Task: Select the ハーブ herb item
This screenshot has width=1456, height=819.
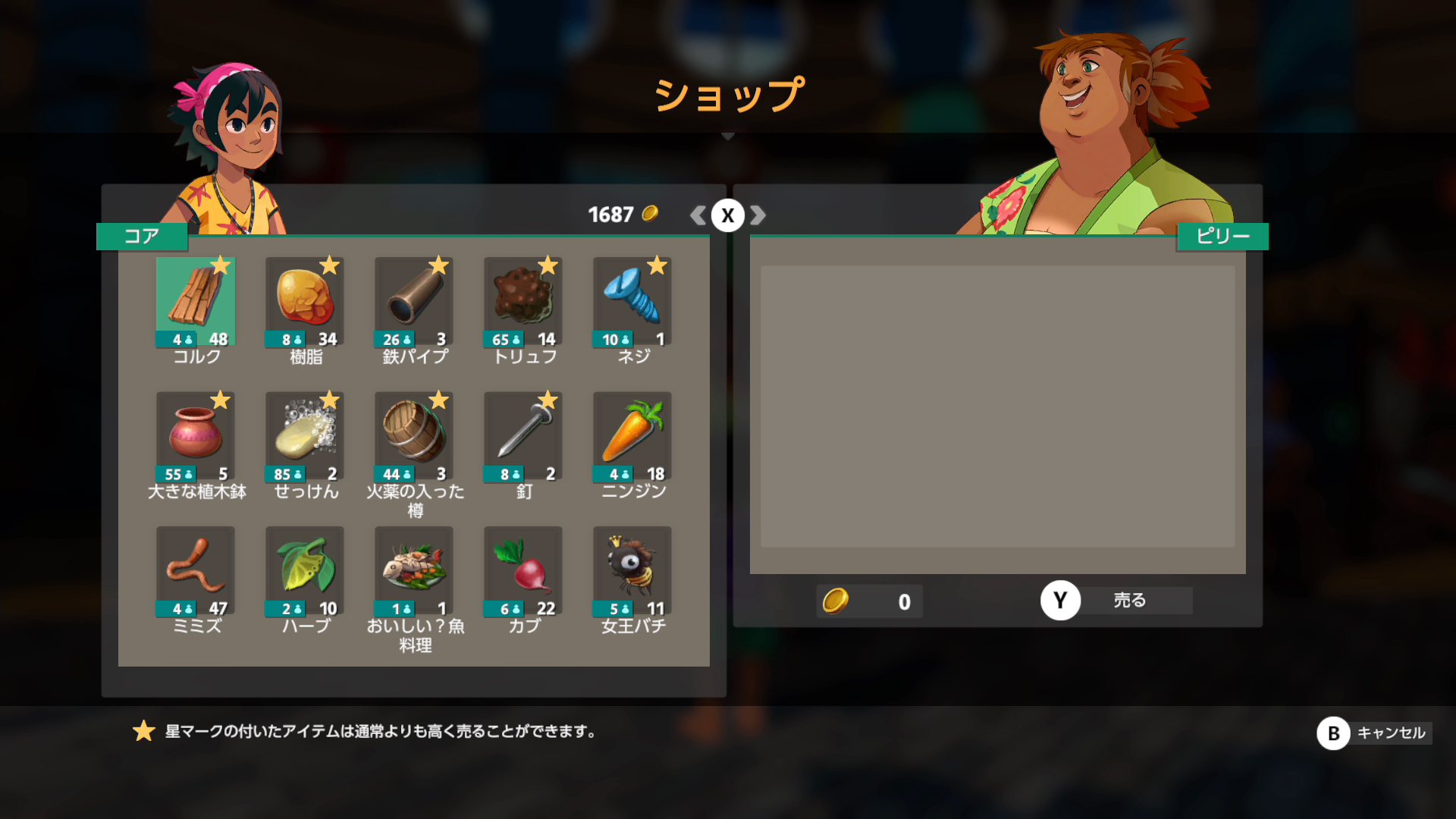Action: (x=305, y=571)
